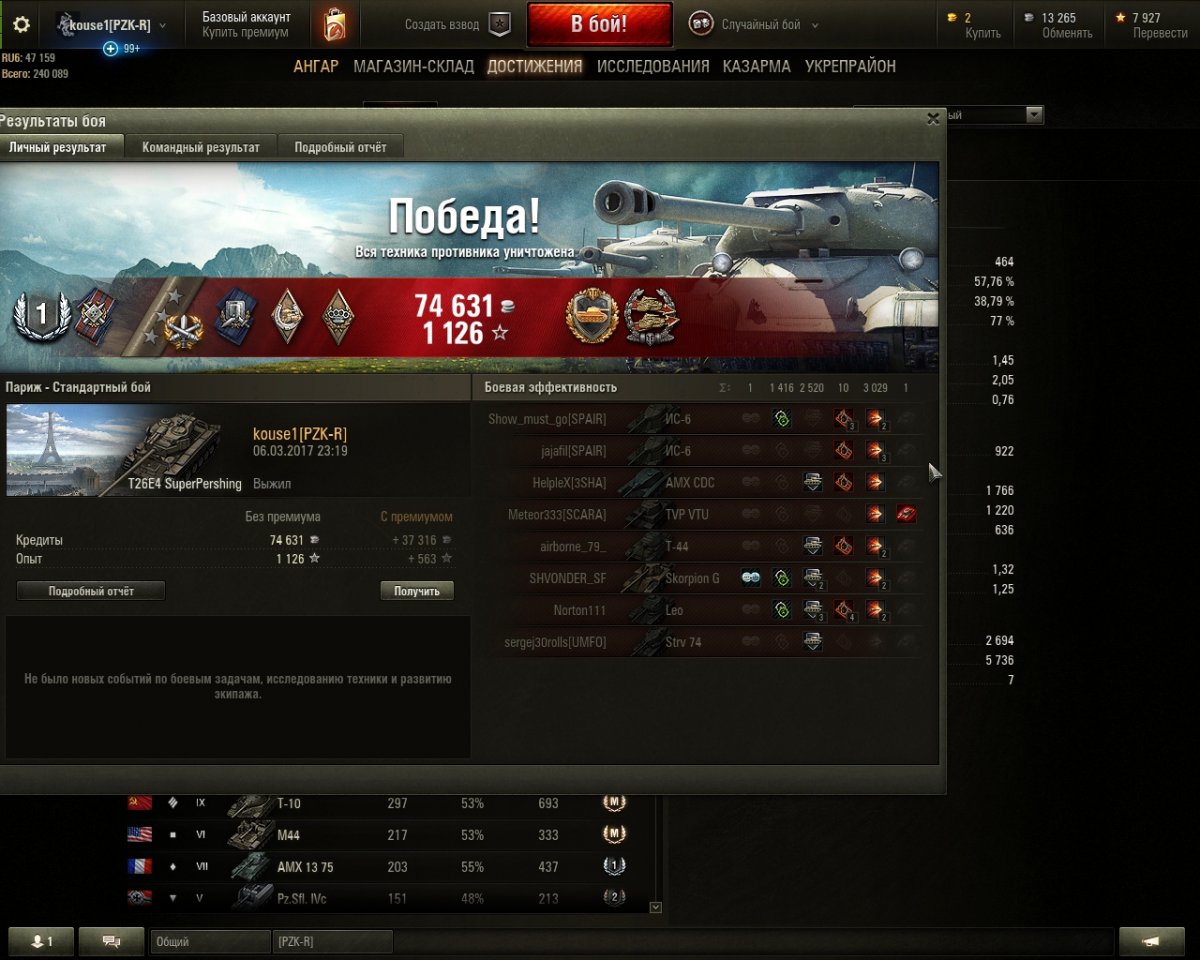Open the Магазин-Склад menu
1200x960 pixels.
[413, 67]
